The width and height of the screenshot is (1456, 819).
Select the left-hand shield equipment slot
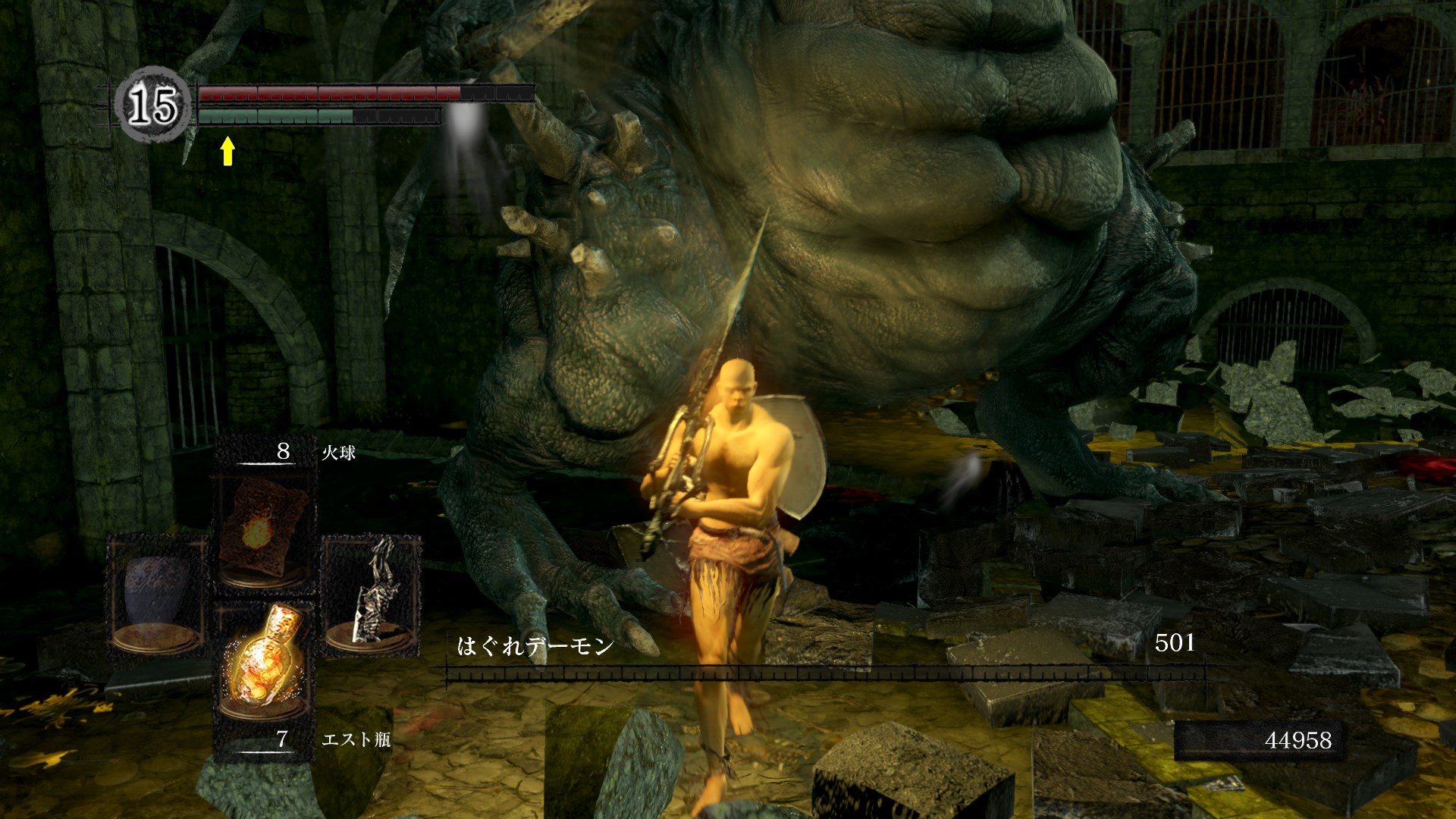(157, 595)
